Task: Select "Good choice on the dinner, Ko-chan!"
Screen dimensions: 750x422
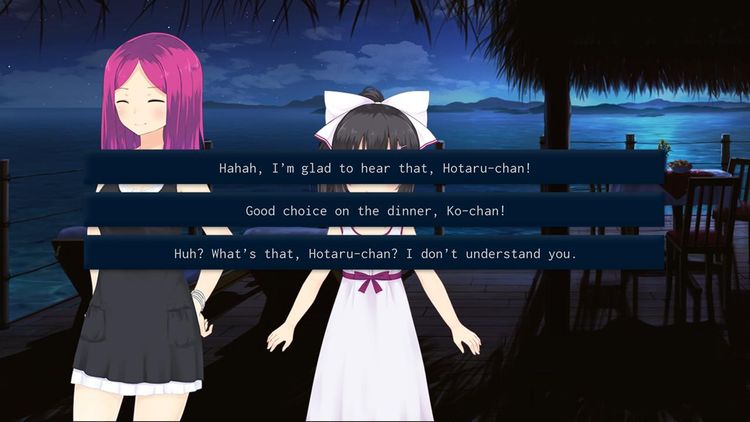Action: coord(375,211)
